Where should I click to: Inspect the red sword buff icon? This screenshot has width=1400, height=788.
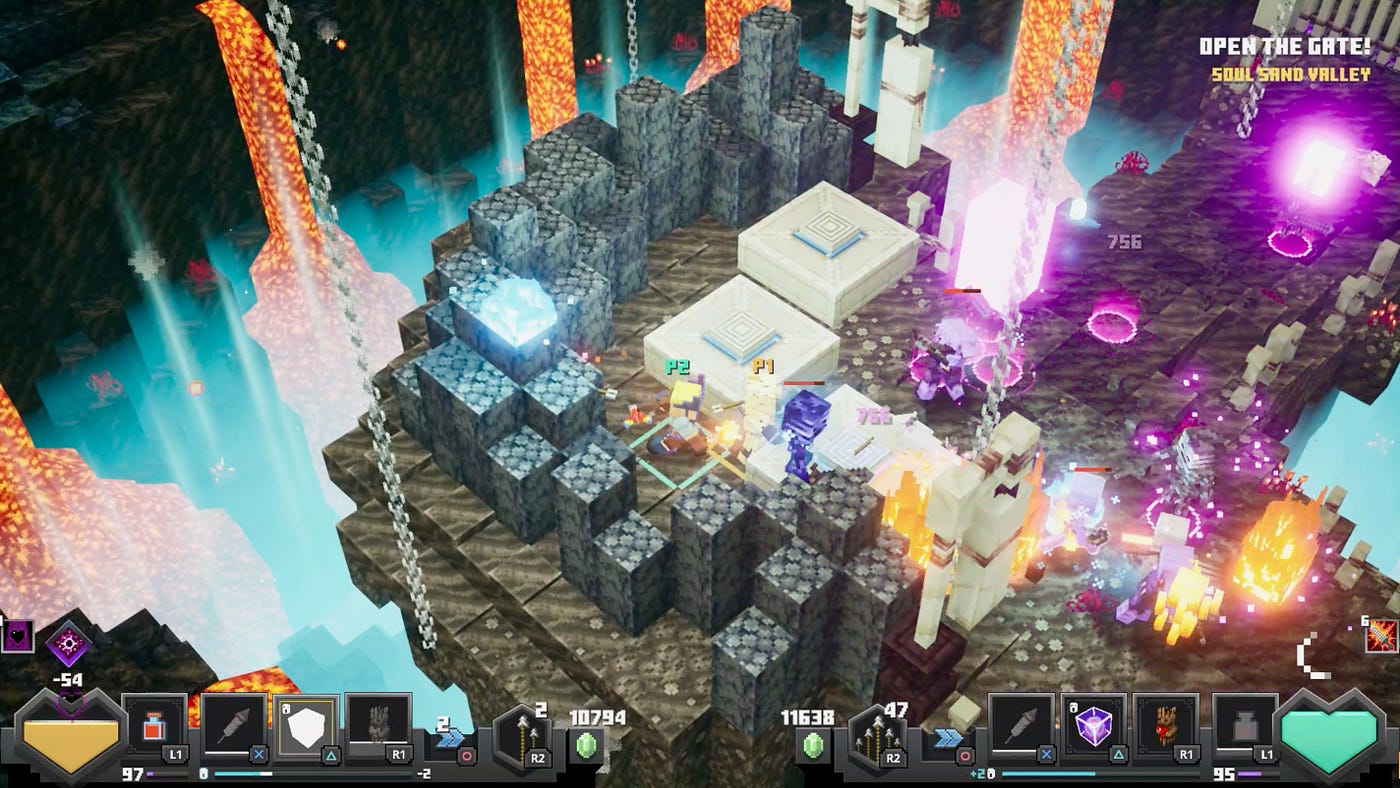click(x=1381, y=636)
